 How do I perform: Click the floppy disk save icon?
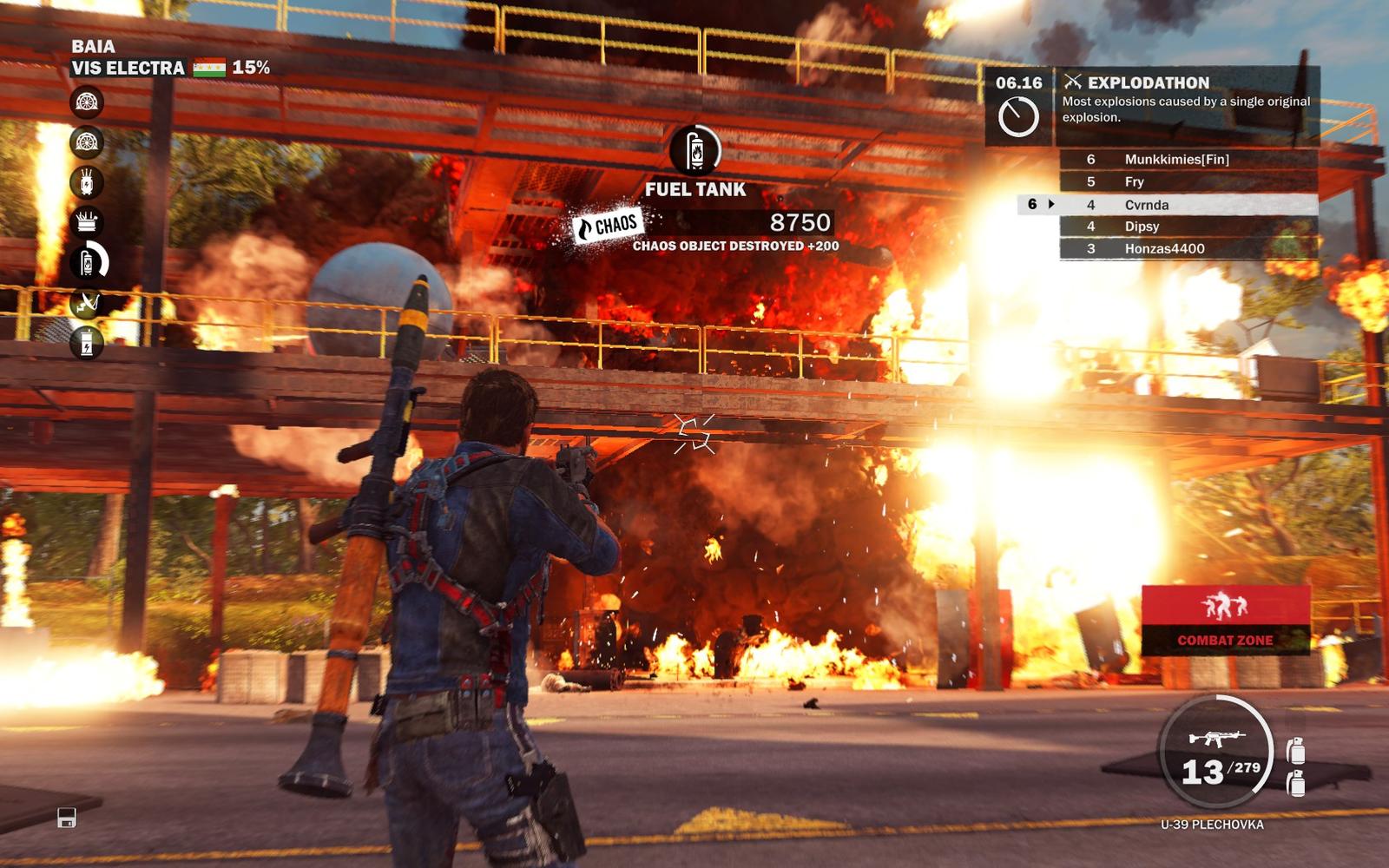pos(67,818)
